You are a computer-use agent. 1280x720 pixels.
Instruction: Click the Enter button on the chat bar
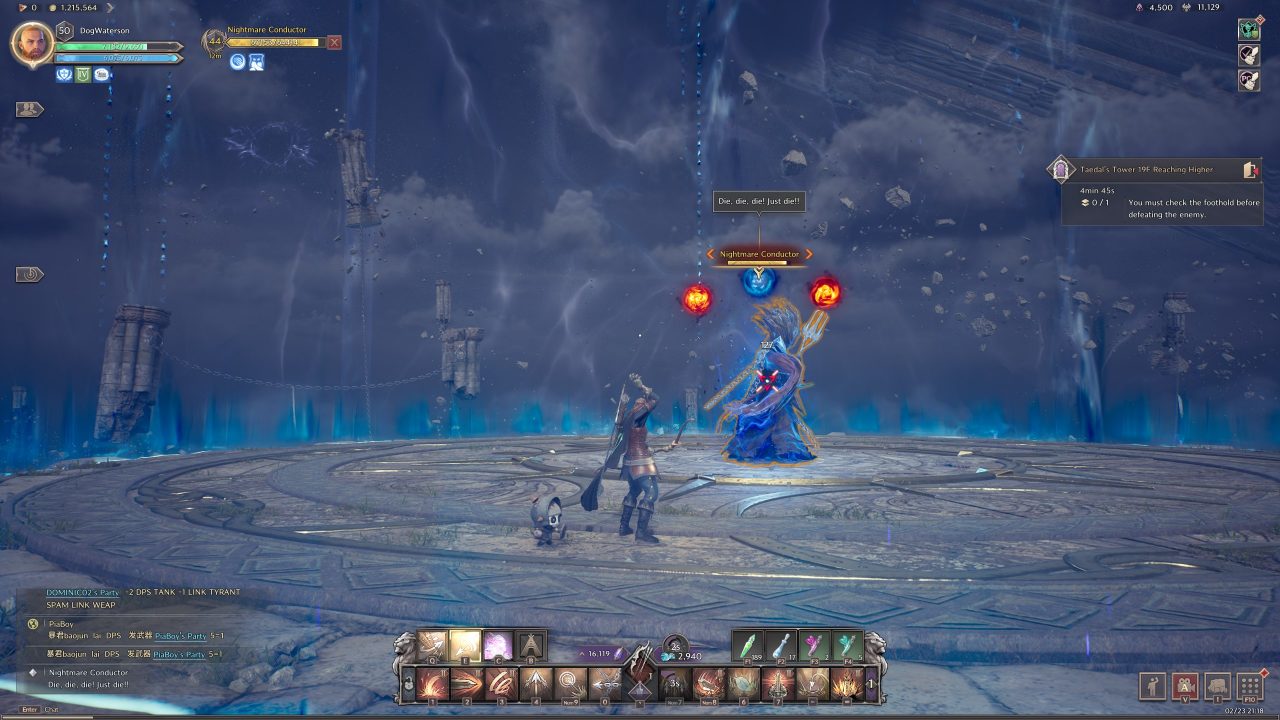point(28,709)
